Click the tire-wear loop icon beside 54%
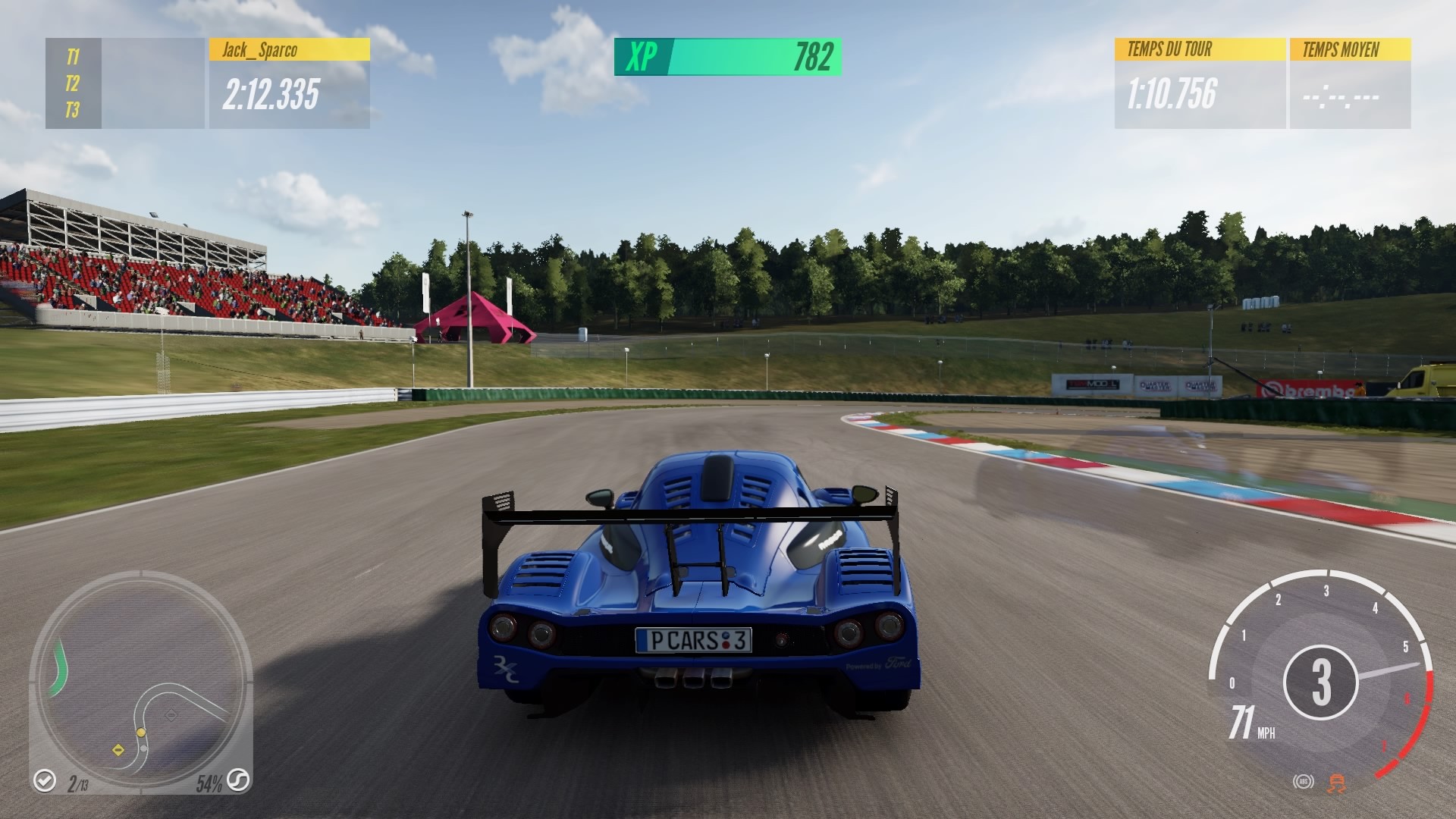This screenshot has height=819, width=1456. point(237,781)
